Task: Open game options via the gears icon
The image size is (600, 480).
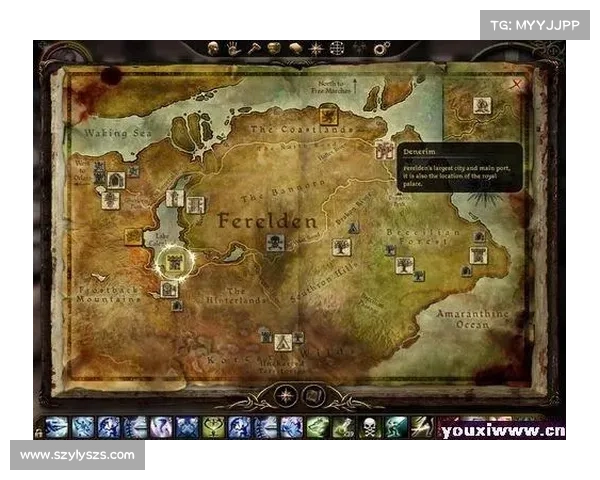Action: (381, 47)
